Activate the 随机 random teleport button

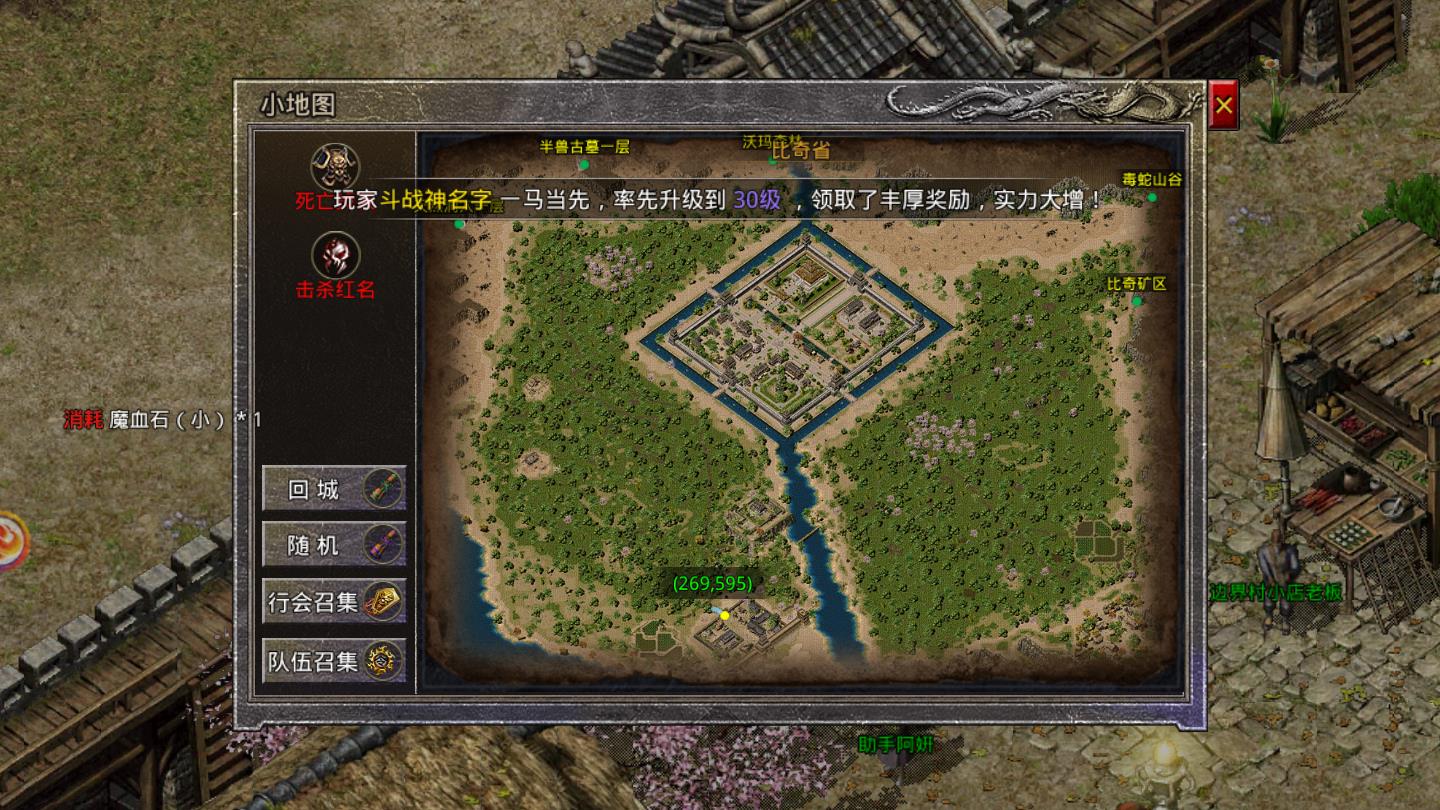click(x=334, y=545)
